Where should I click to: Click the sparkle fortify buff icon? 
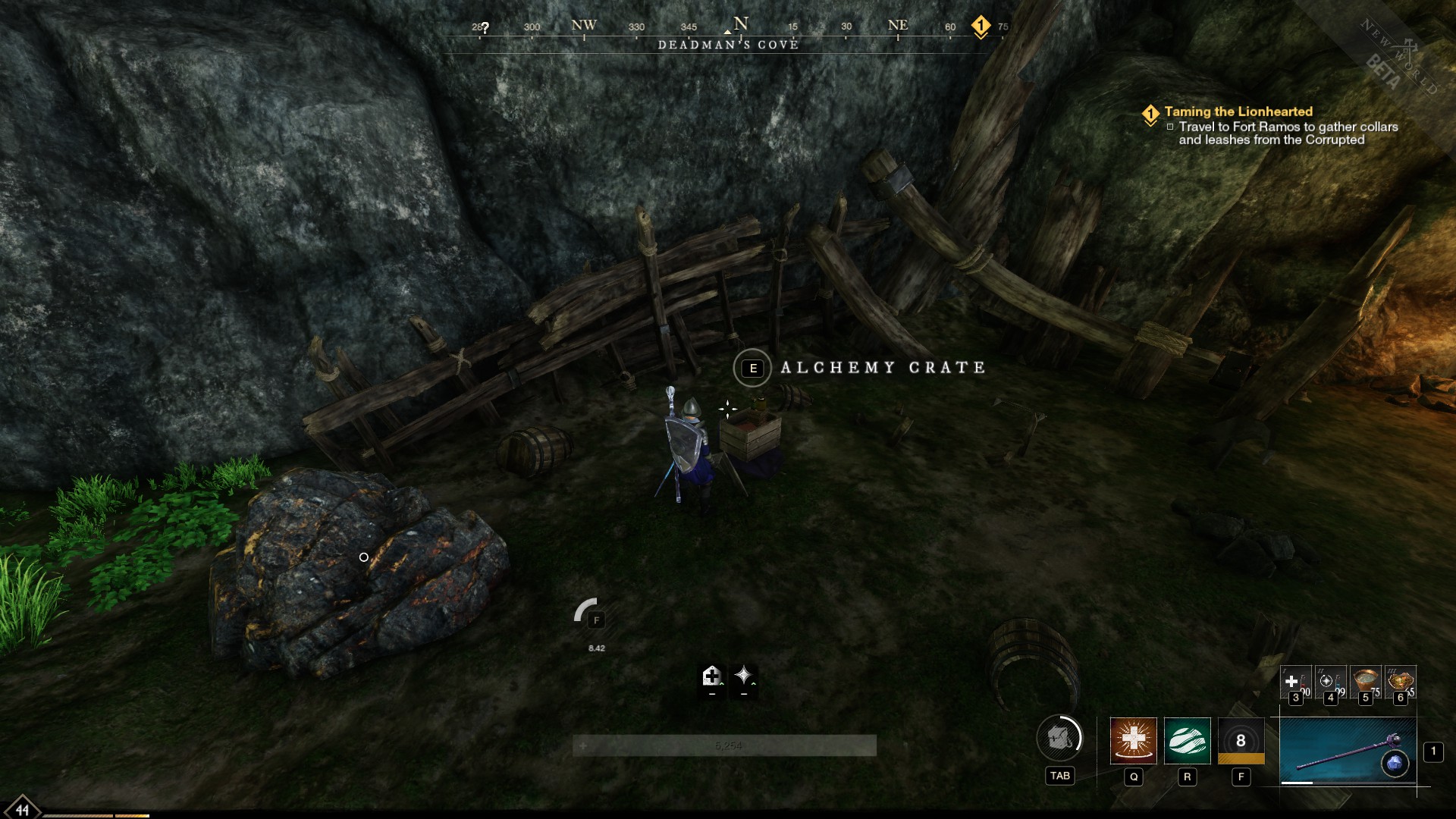tap(744, 675)
